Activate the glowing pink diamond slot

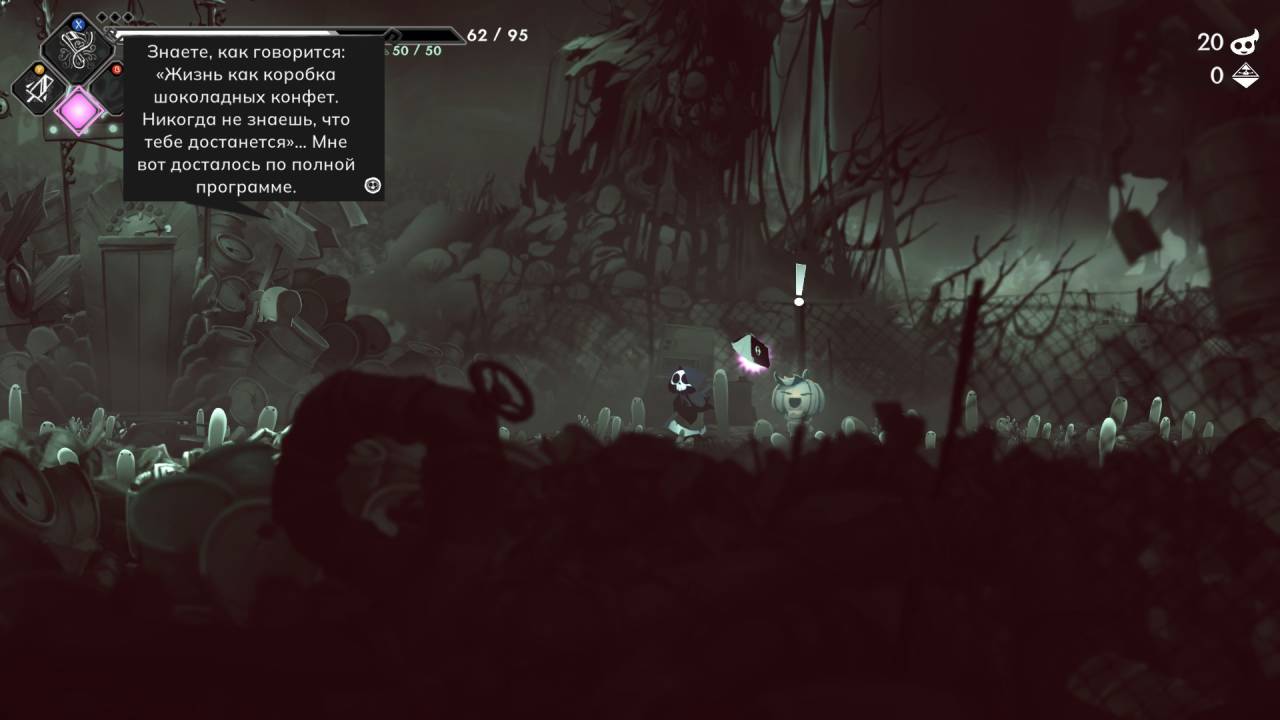[x=78, y=110]
